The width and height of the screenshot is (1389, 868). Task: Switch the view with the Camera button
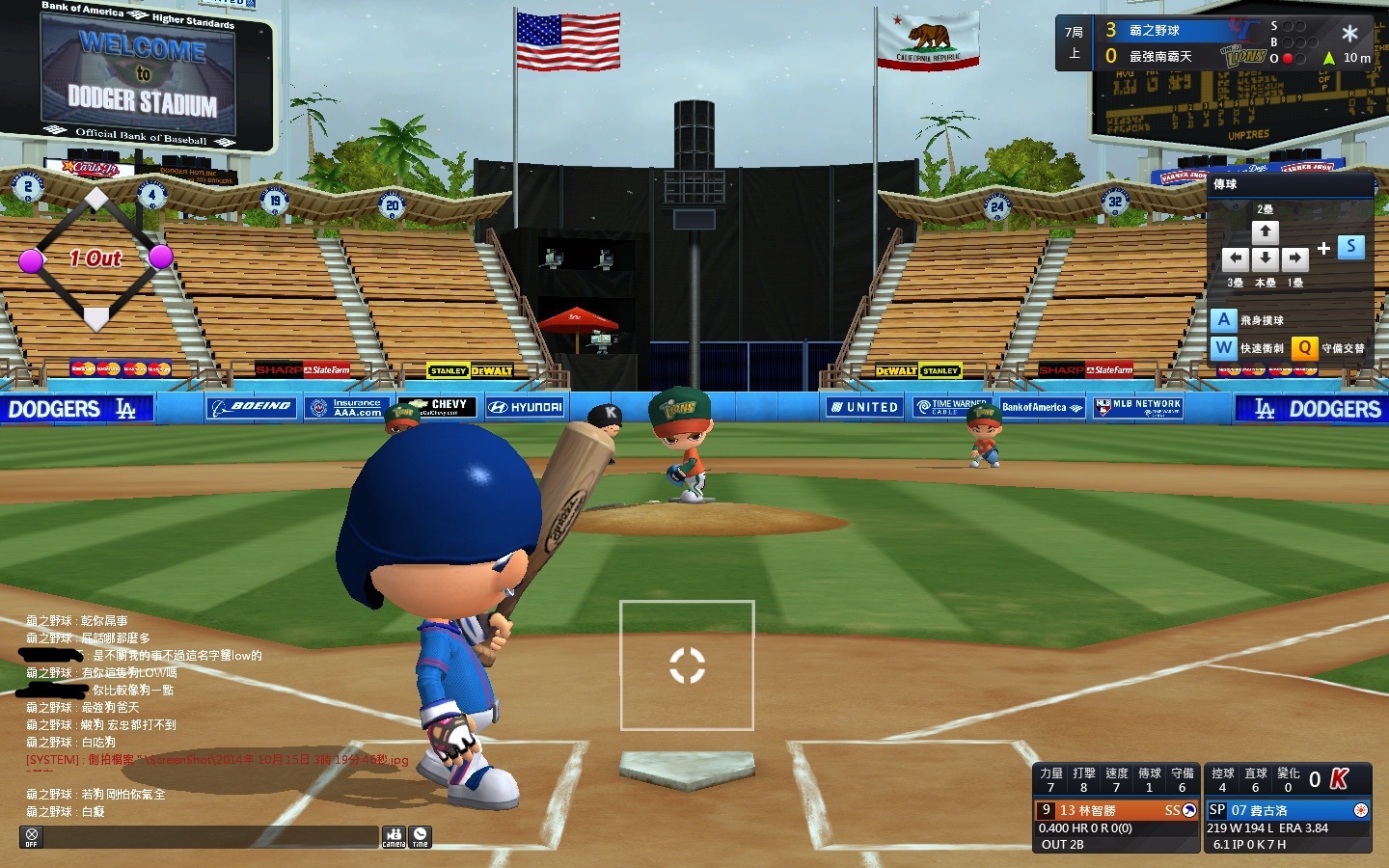pyautogui.click(x=394, y=836)
